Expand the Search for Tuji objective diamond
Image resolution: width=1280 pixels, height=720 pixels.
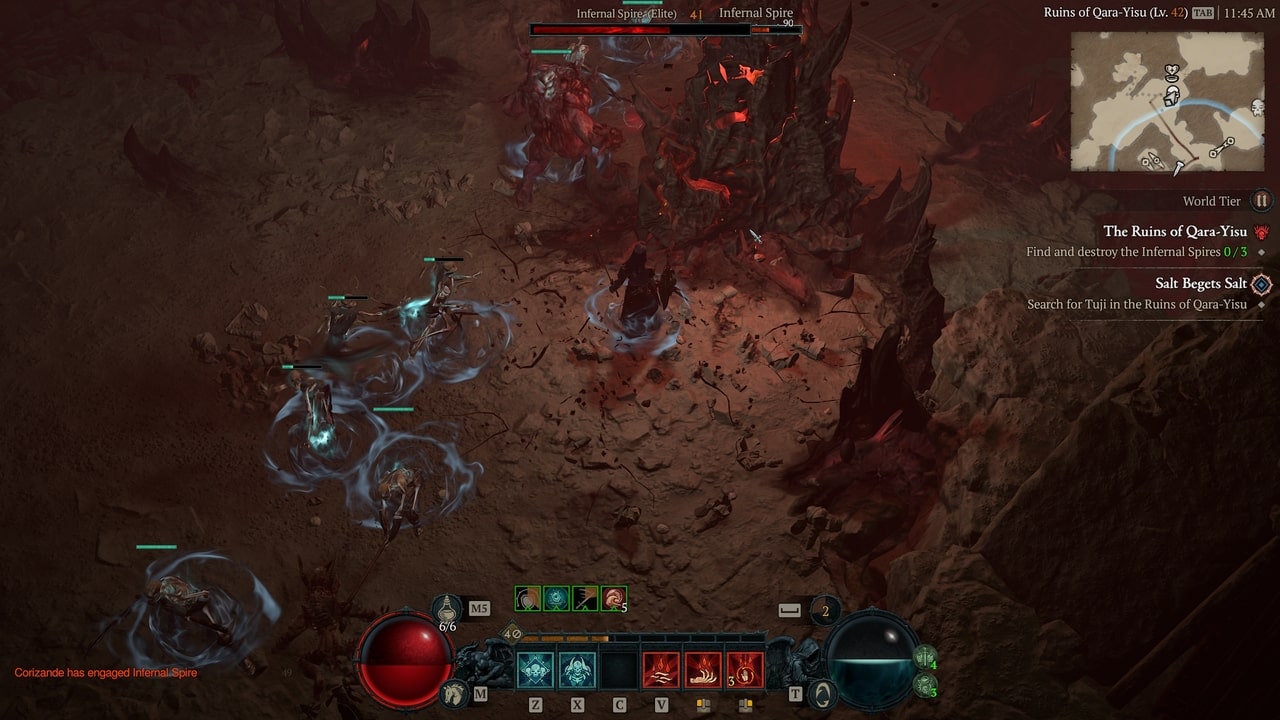point(1260,304)
